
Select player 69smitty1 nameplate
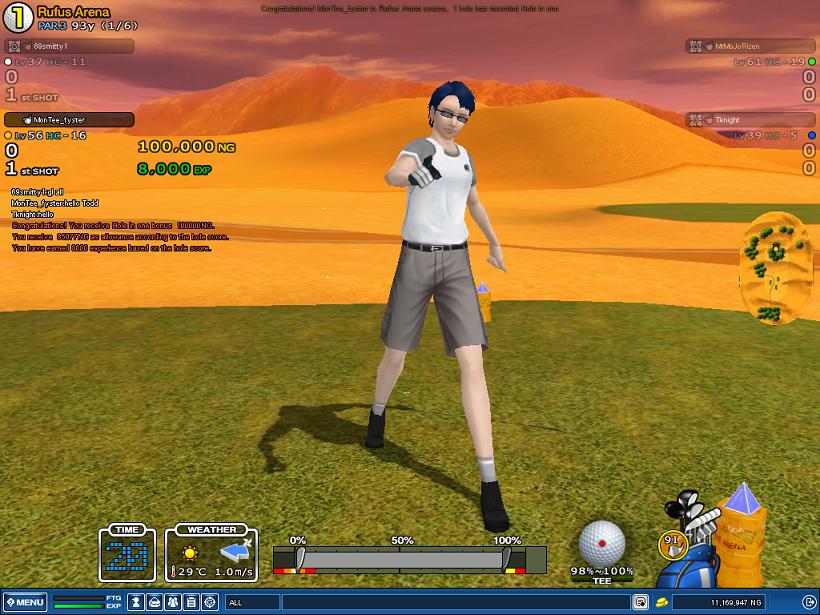69,46
